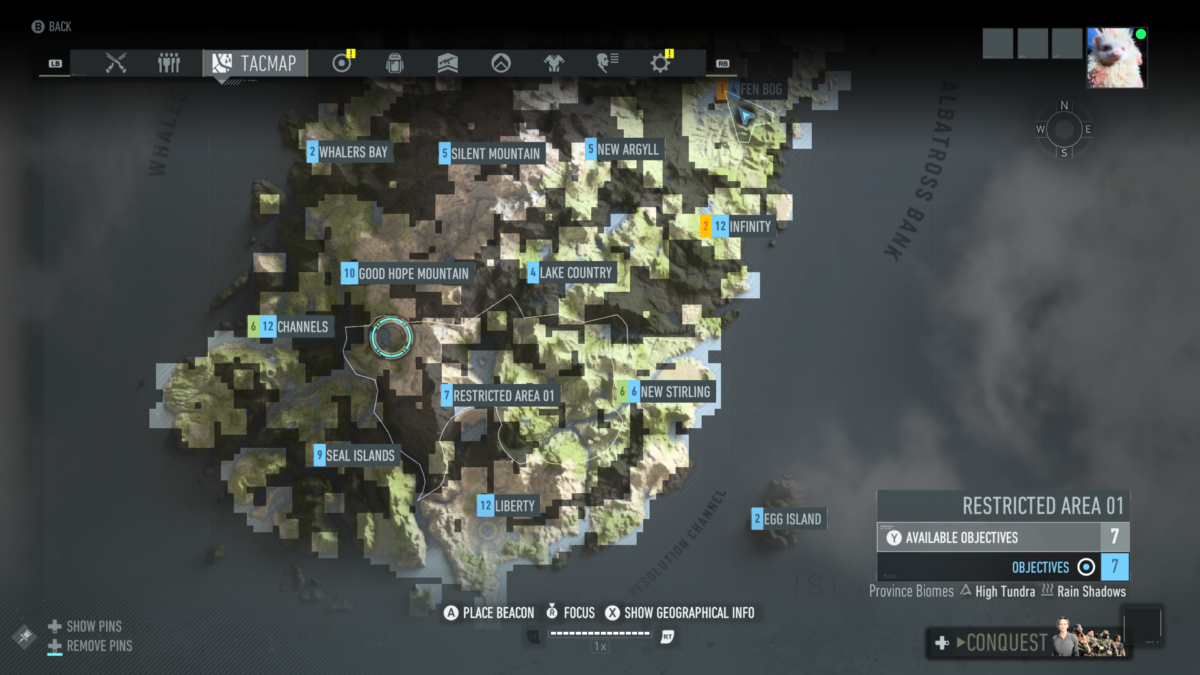
Task: Choose the Liberty province label
Action: 510,506
